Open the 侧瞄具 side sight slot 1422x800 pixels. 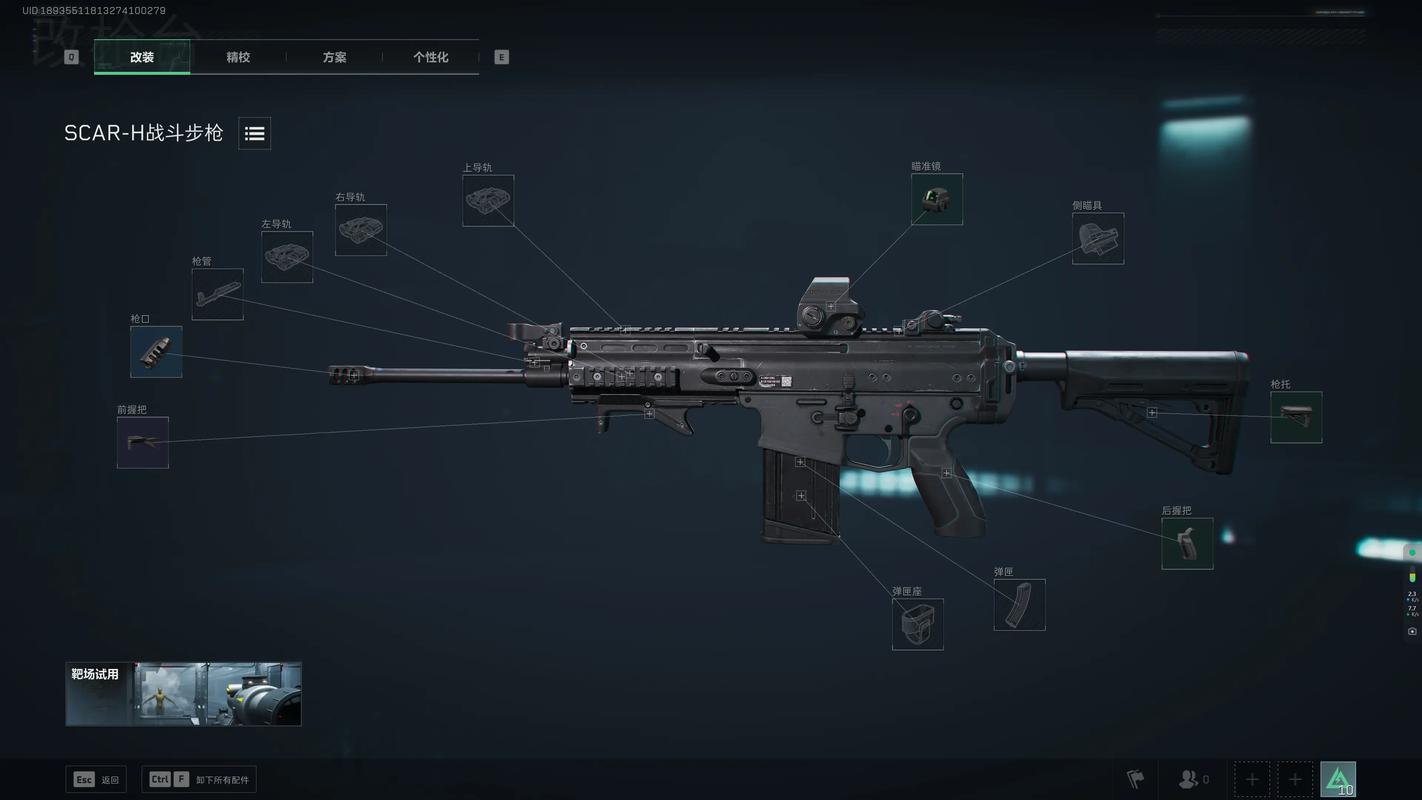1098,239
